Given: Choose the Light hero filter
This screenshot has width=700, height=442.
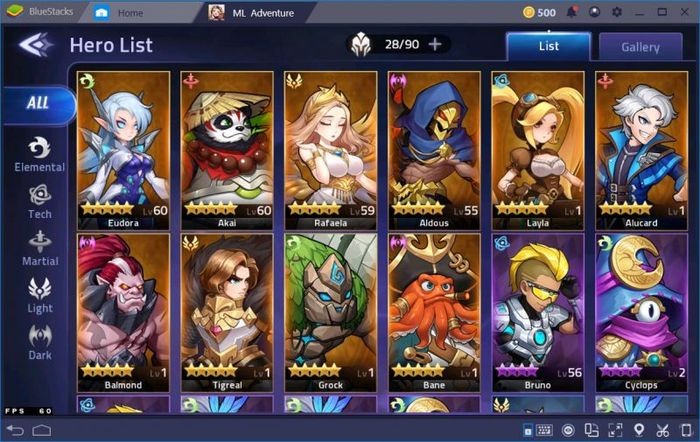Looking at the screenshot, I should (40, 296).
